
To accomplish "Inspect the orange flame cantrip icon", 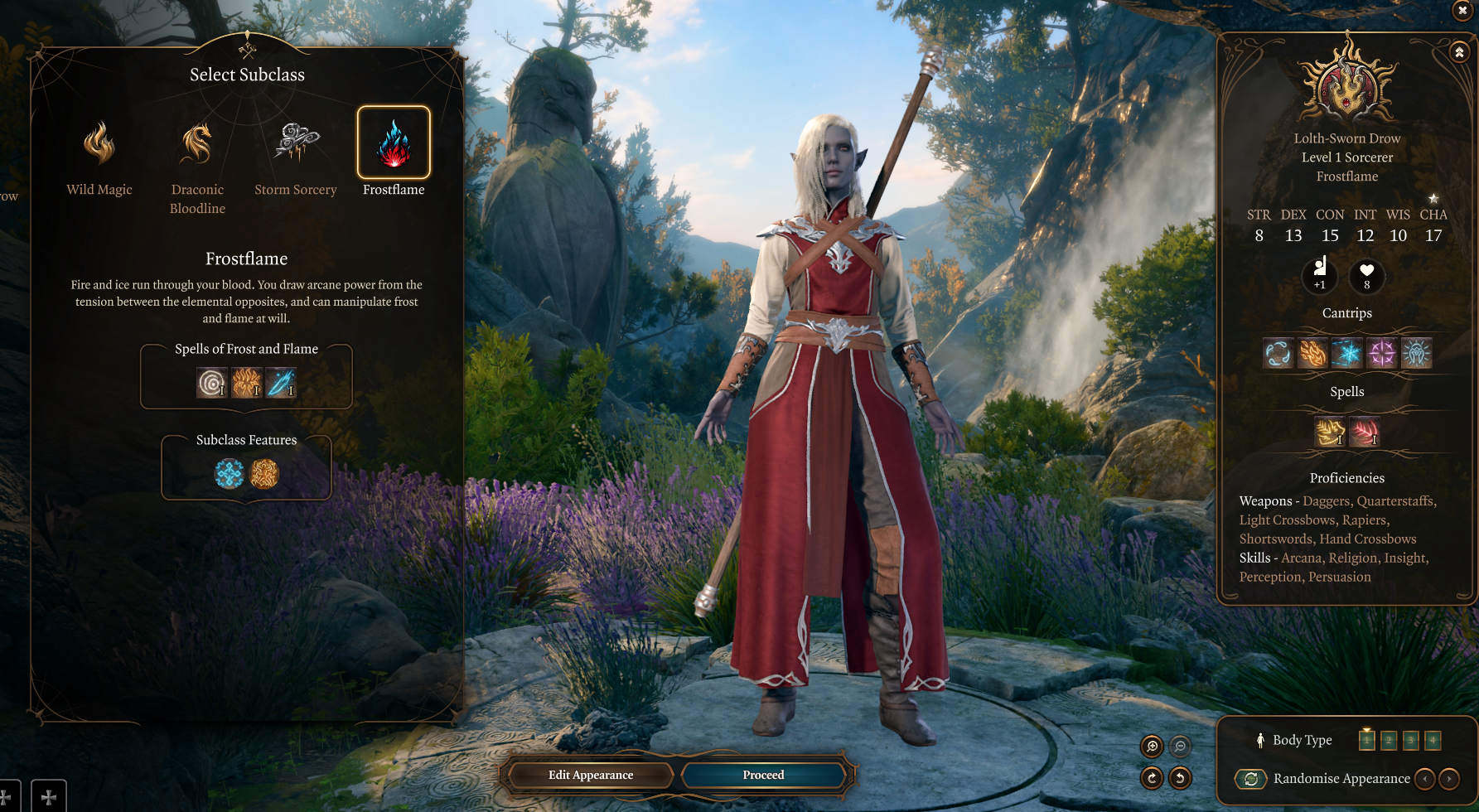I will pos(1312,354).
